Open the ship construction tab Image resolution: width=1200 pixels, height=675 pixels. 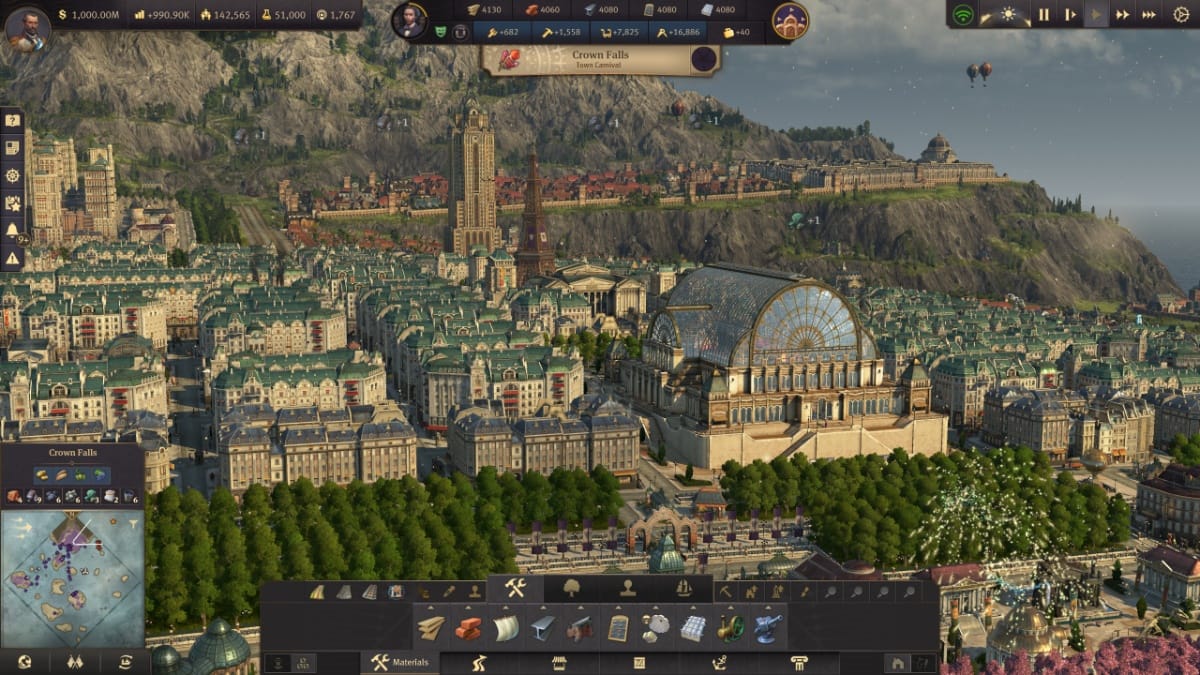tap(684, 589)
